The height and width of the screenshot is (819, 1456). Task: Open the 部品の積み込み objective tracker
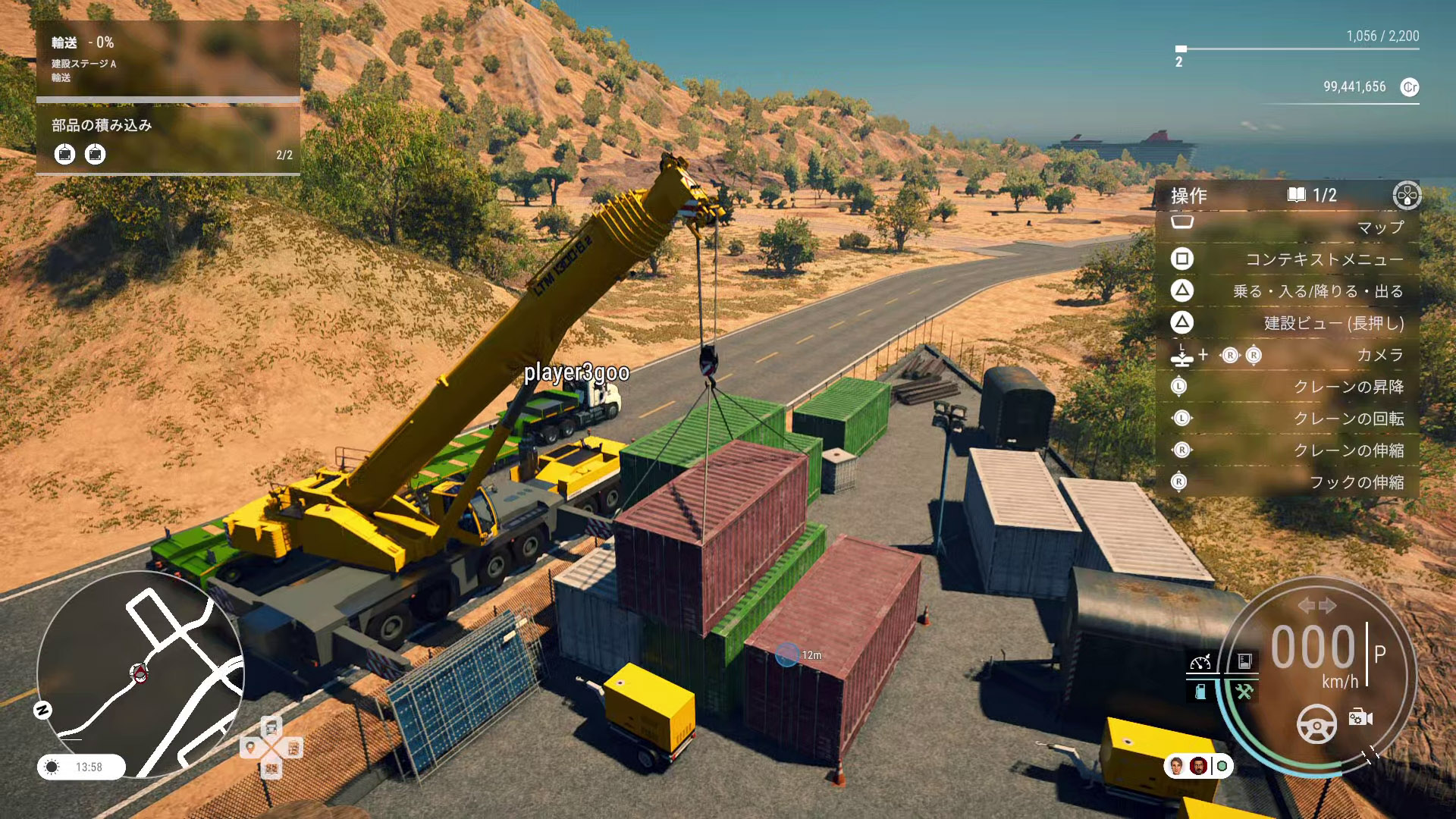(168, 140)
